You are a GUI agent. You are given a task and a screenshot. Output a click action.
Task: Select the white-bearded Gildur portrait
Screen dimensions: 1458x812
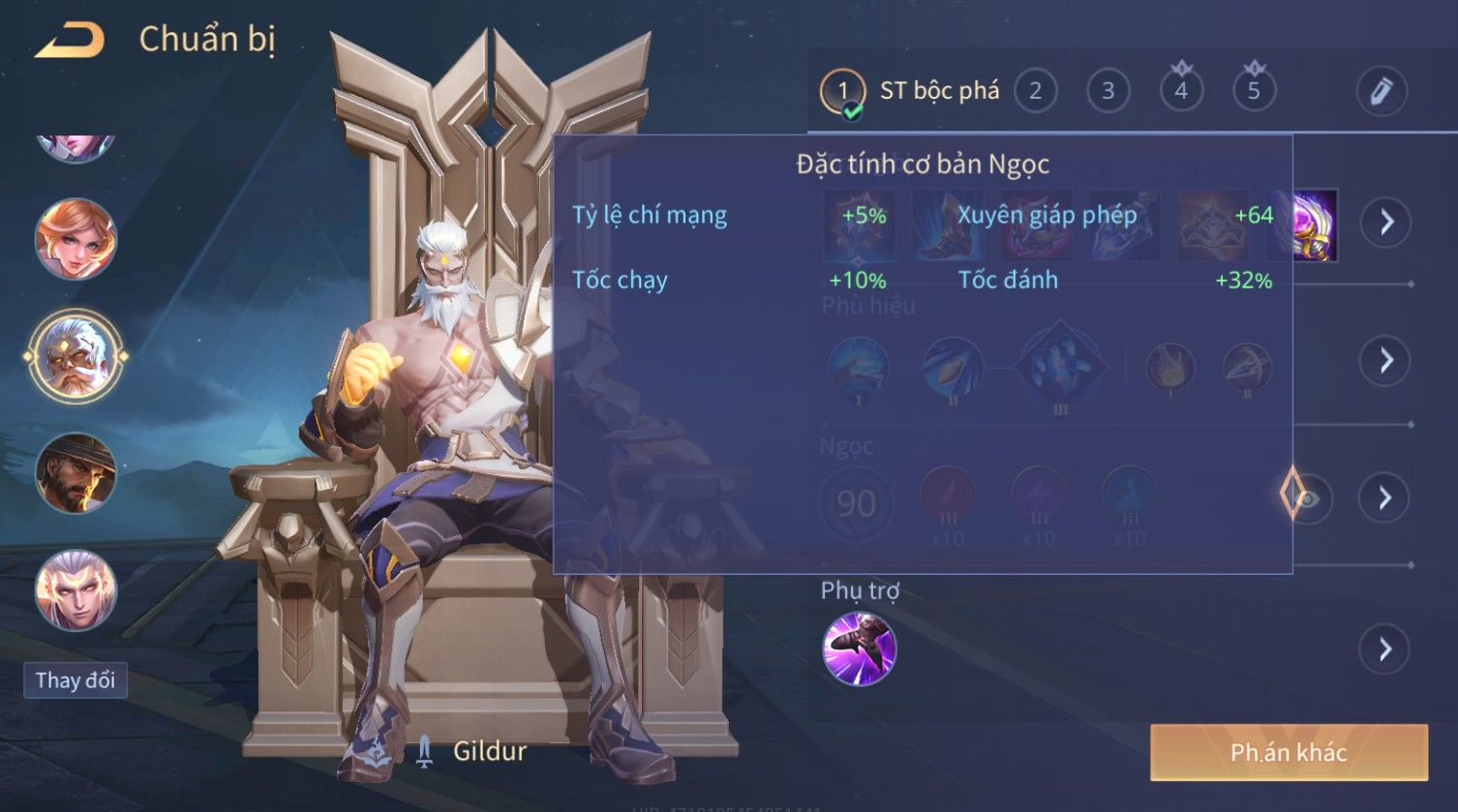click(x=76, y=356)
